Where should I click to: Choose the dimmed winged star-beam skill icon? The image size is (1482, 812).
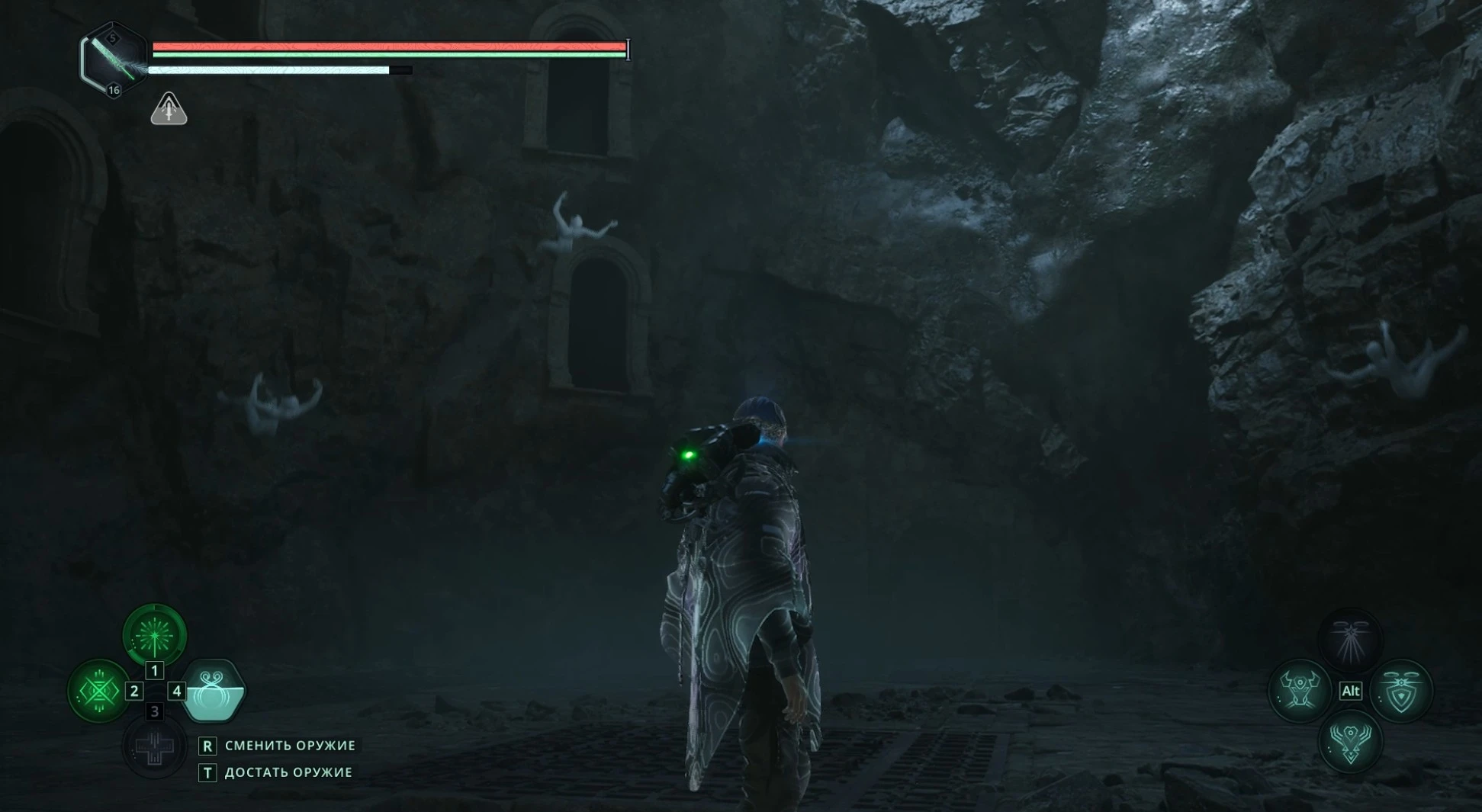[x=1350, y=639]
